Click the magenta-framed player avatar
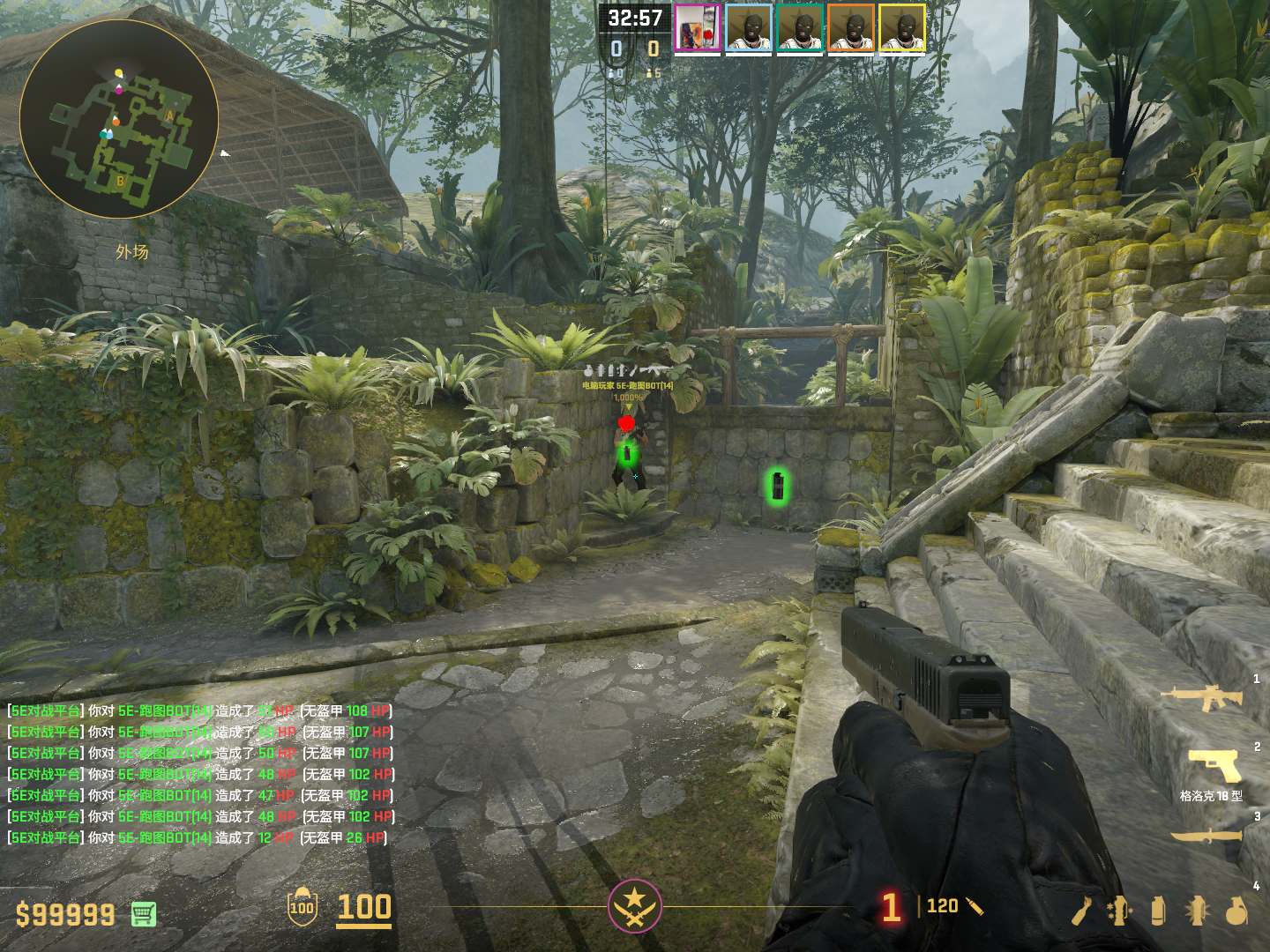The height and width of the screenshot is (952, 1270). point(698,29)
